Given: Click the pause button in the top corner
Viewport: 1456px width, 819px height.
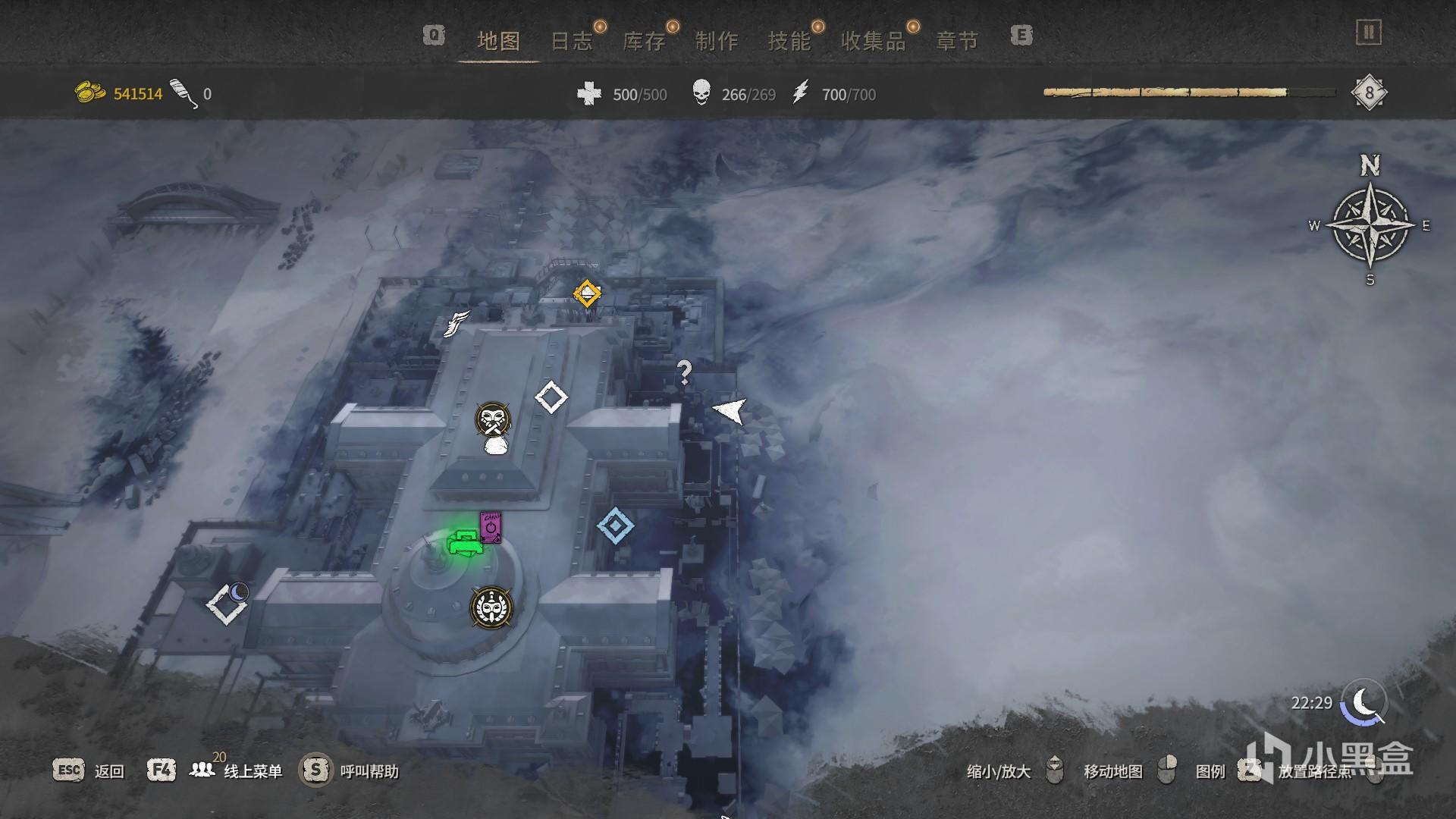Looking at the screenshot, I should 1369,33.
